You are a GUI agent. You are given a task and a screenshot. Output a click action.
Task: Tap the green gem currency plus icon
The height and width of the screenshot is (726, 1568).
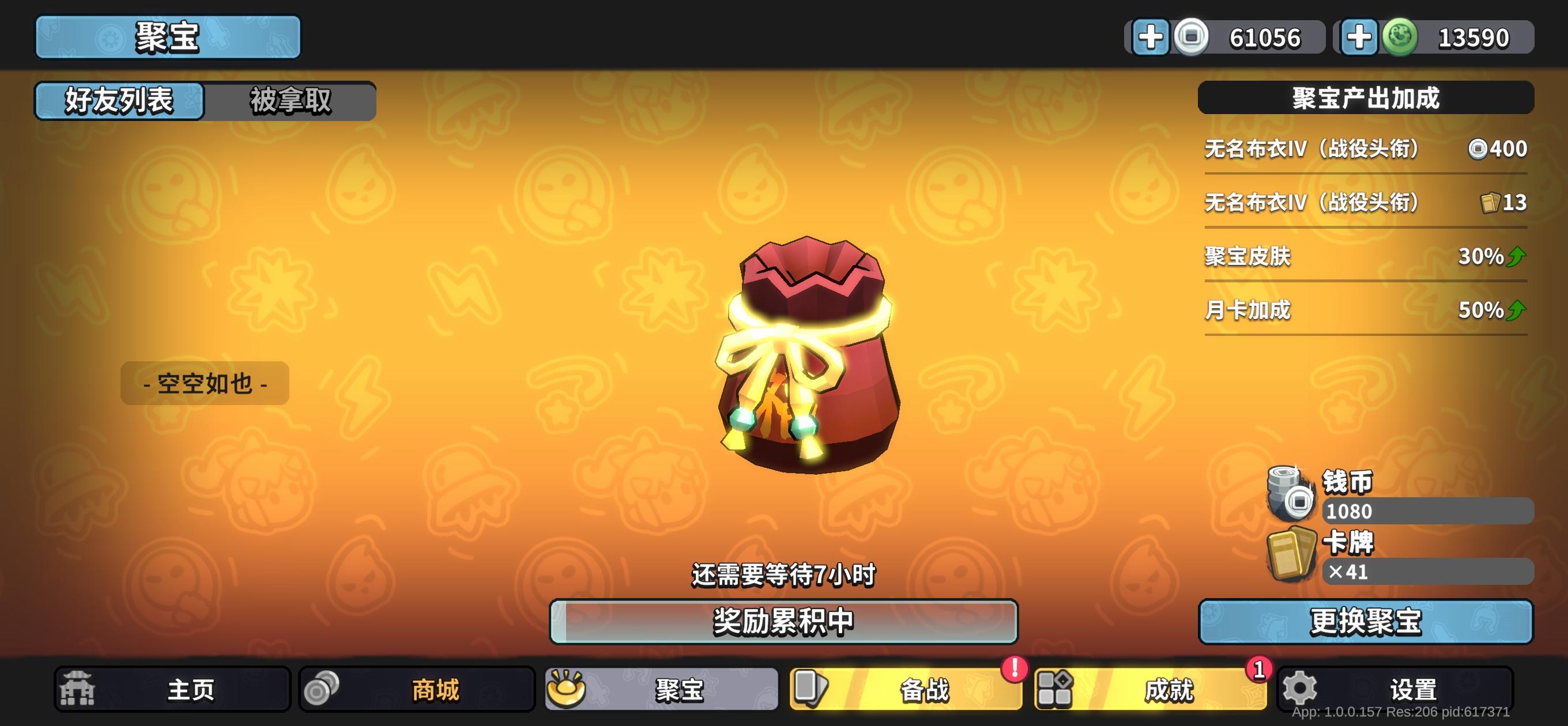point(1360,37)
